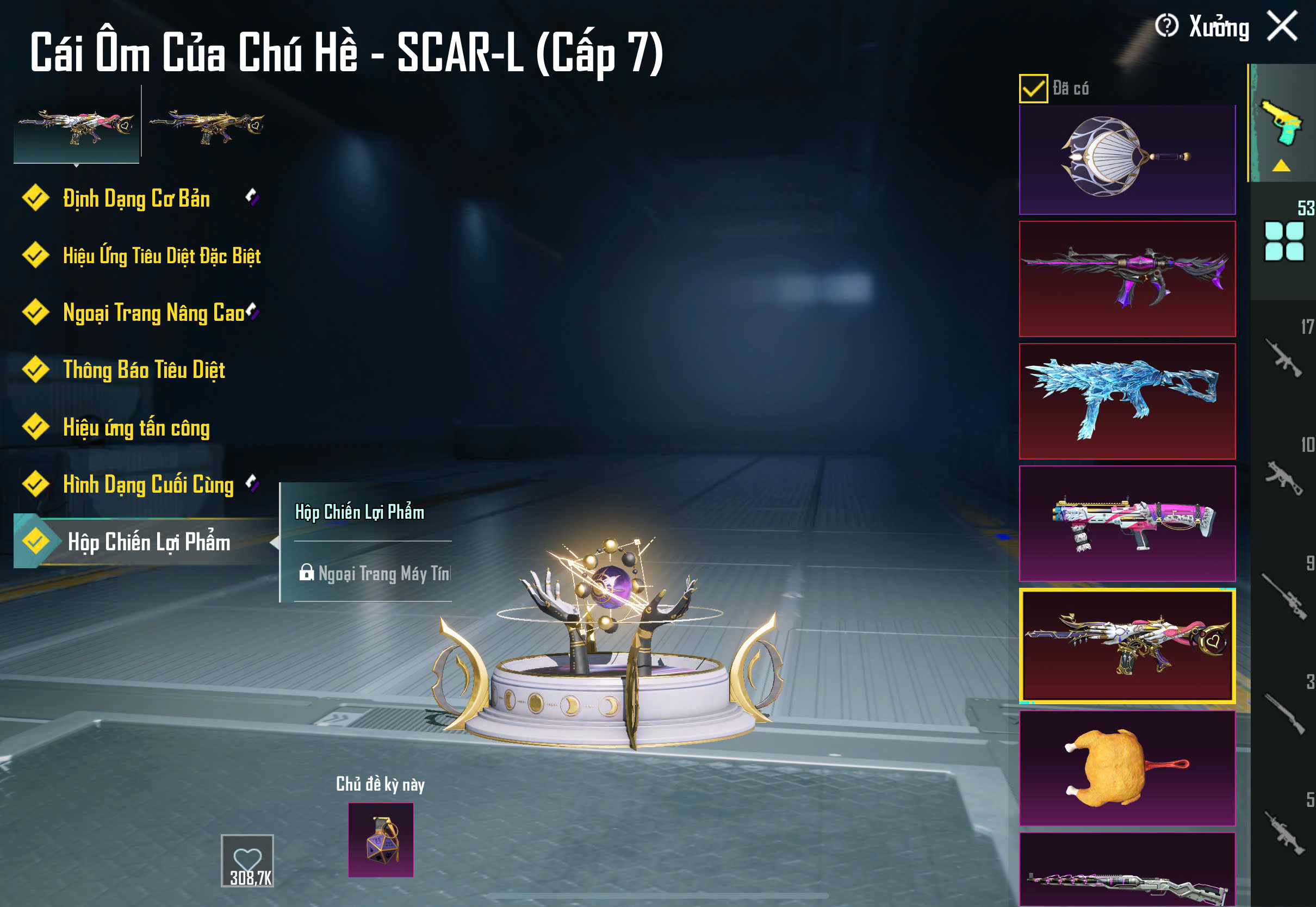The height and width of the screenshot is (907, 1316).
Task: Choose Hình Dạng Cuối Cùng level
Action: (148, 484)
